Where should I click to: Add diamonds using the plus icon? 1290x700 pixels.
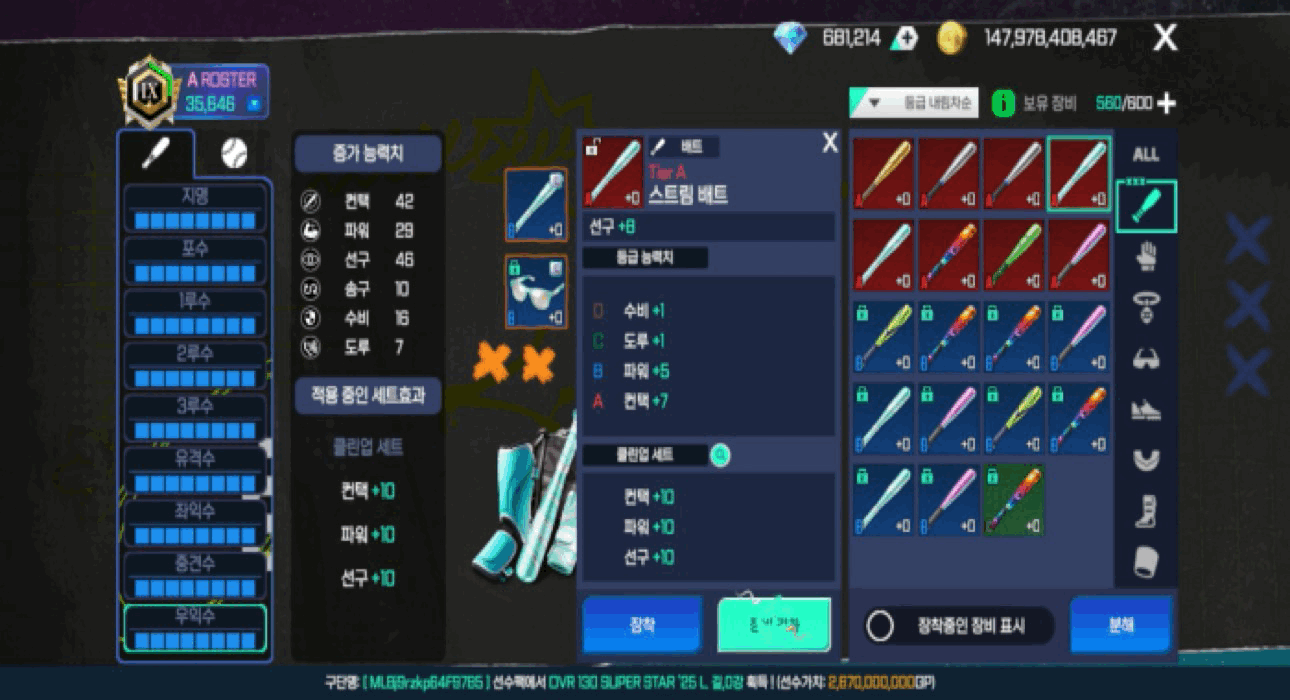(x=905, y=39)
